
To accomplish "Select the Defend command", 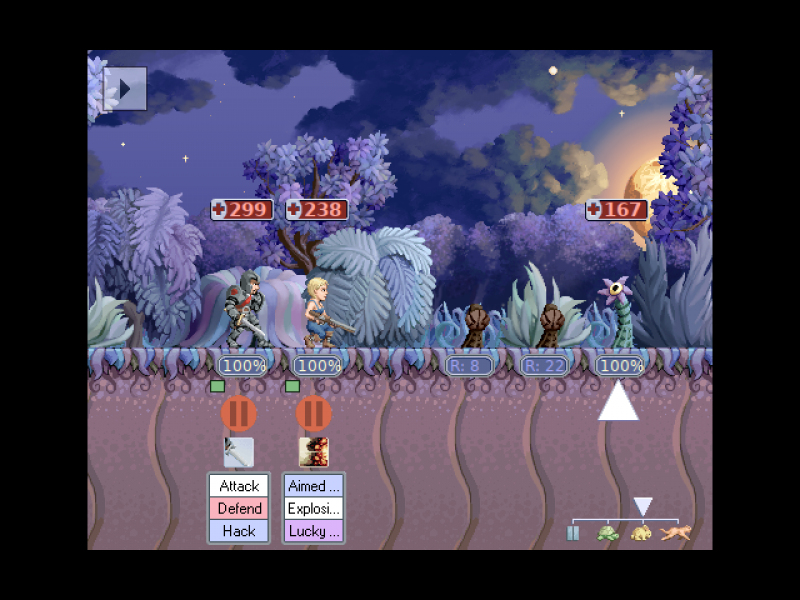I will click(x=239, y=508).
